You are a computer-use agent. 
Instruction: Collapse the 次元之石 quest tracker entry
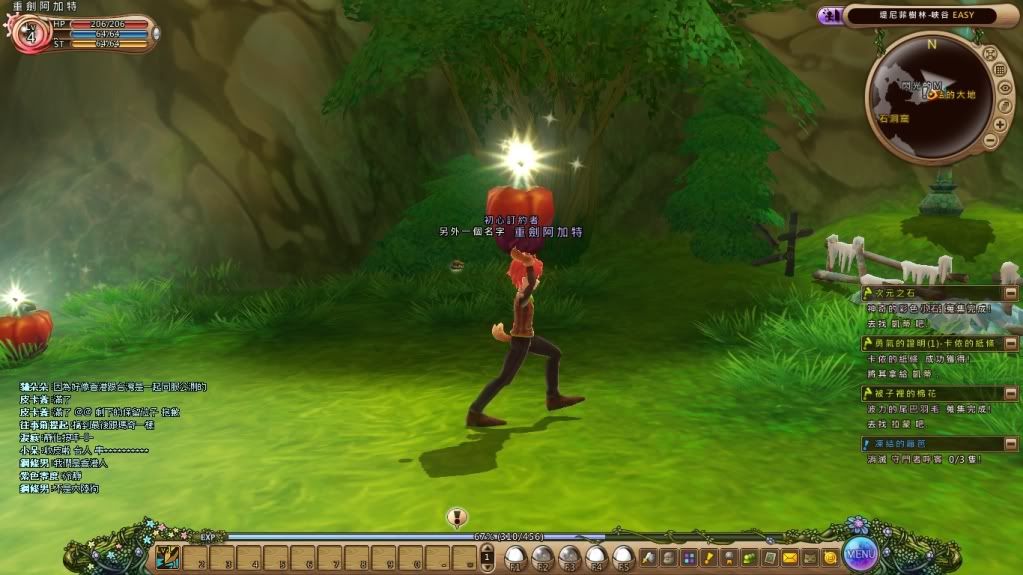(x=1011, y=292)
